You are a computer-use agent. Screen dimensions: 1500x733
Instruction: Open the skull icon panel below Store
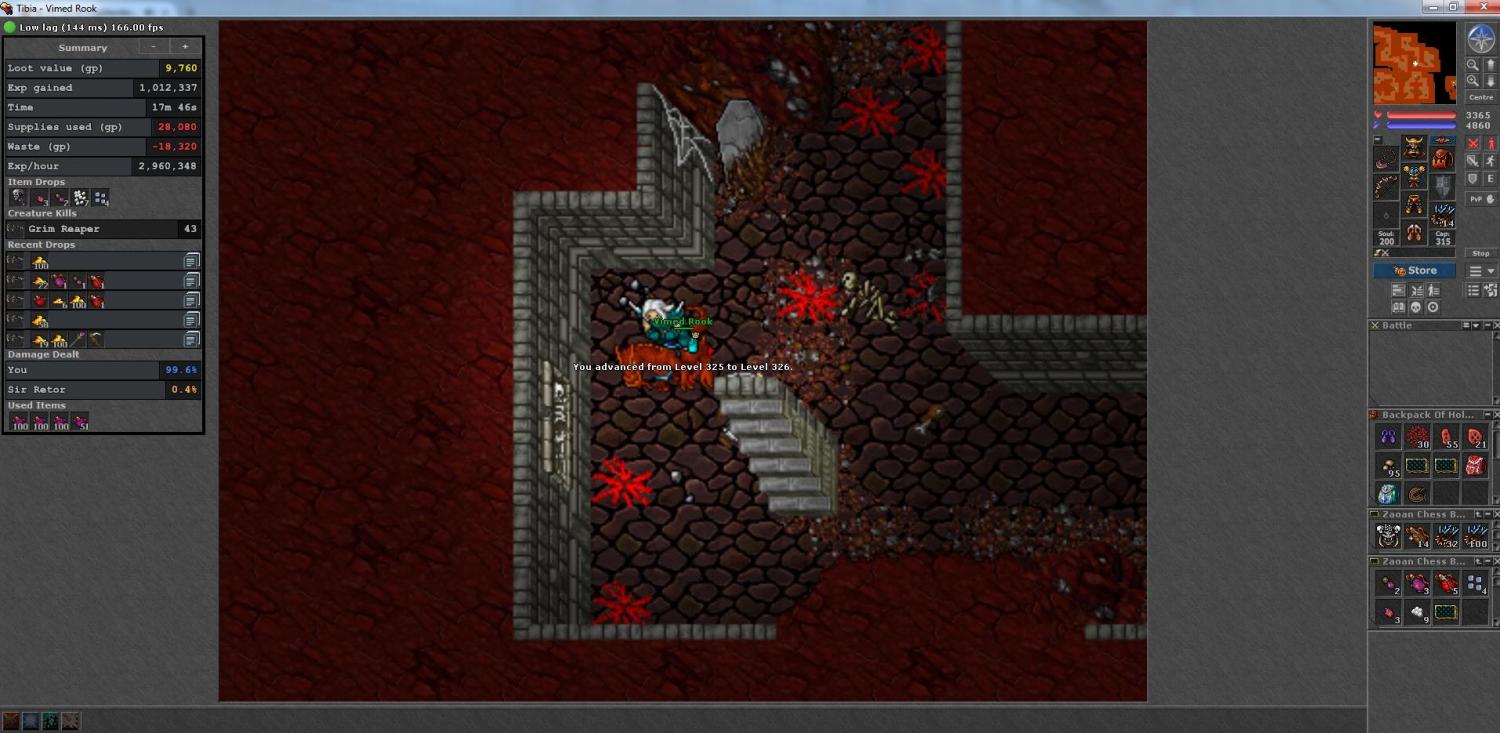click(x=1416, y=308)
